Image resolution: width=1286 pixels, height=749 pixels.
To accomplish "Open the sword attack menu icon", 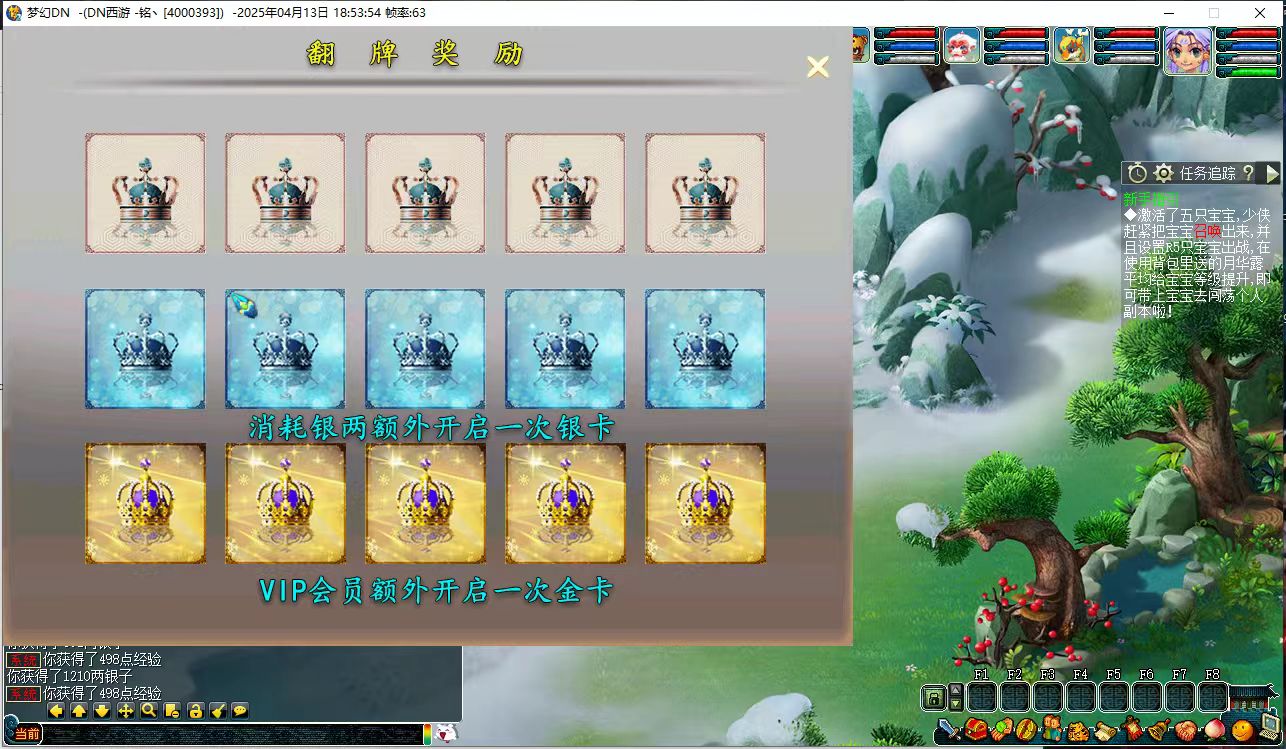I will point(946,731).
